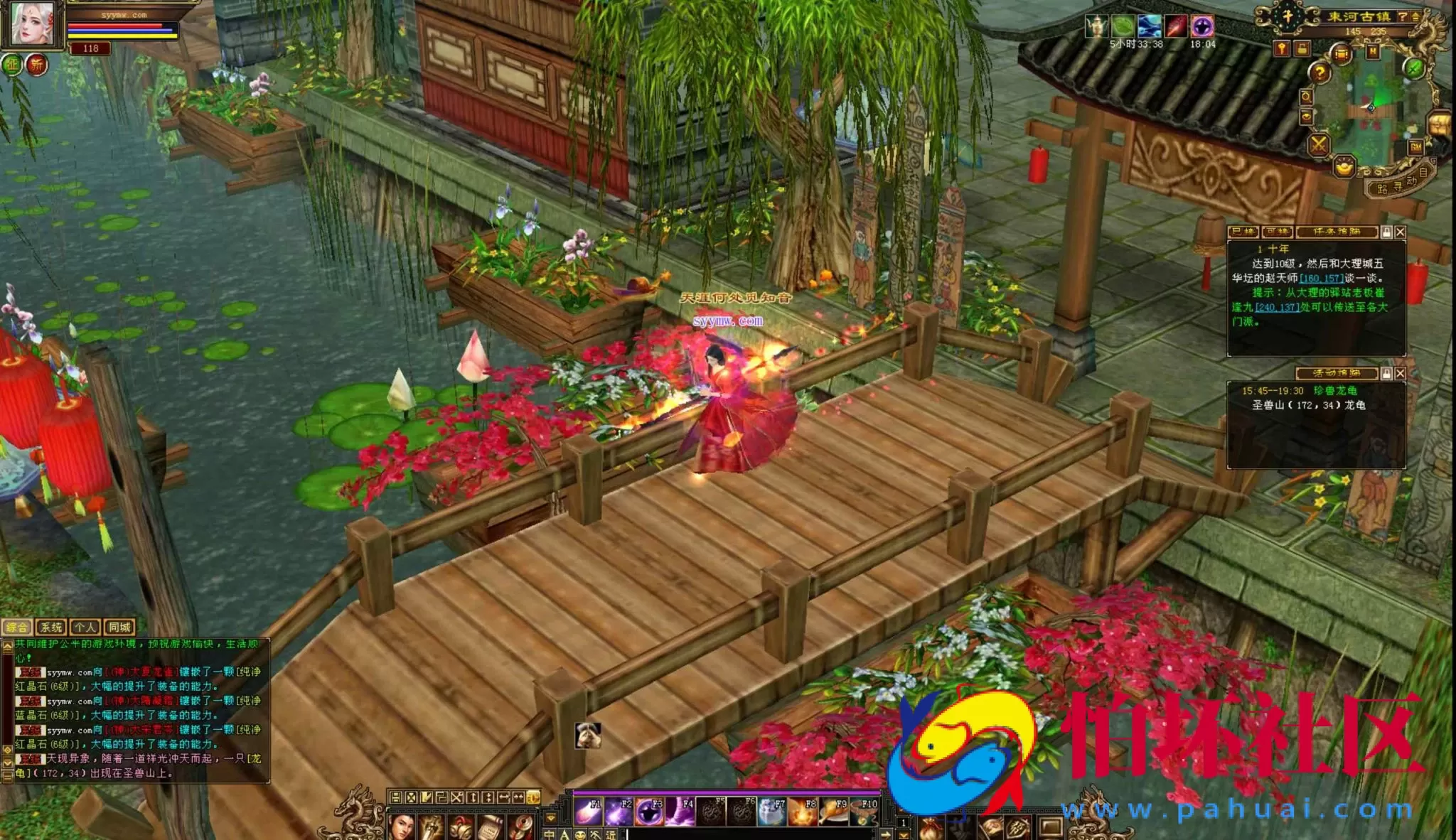Click the gold ingot icon below the minimap

coord(1344,168)
